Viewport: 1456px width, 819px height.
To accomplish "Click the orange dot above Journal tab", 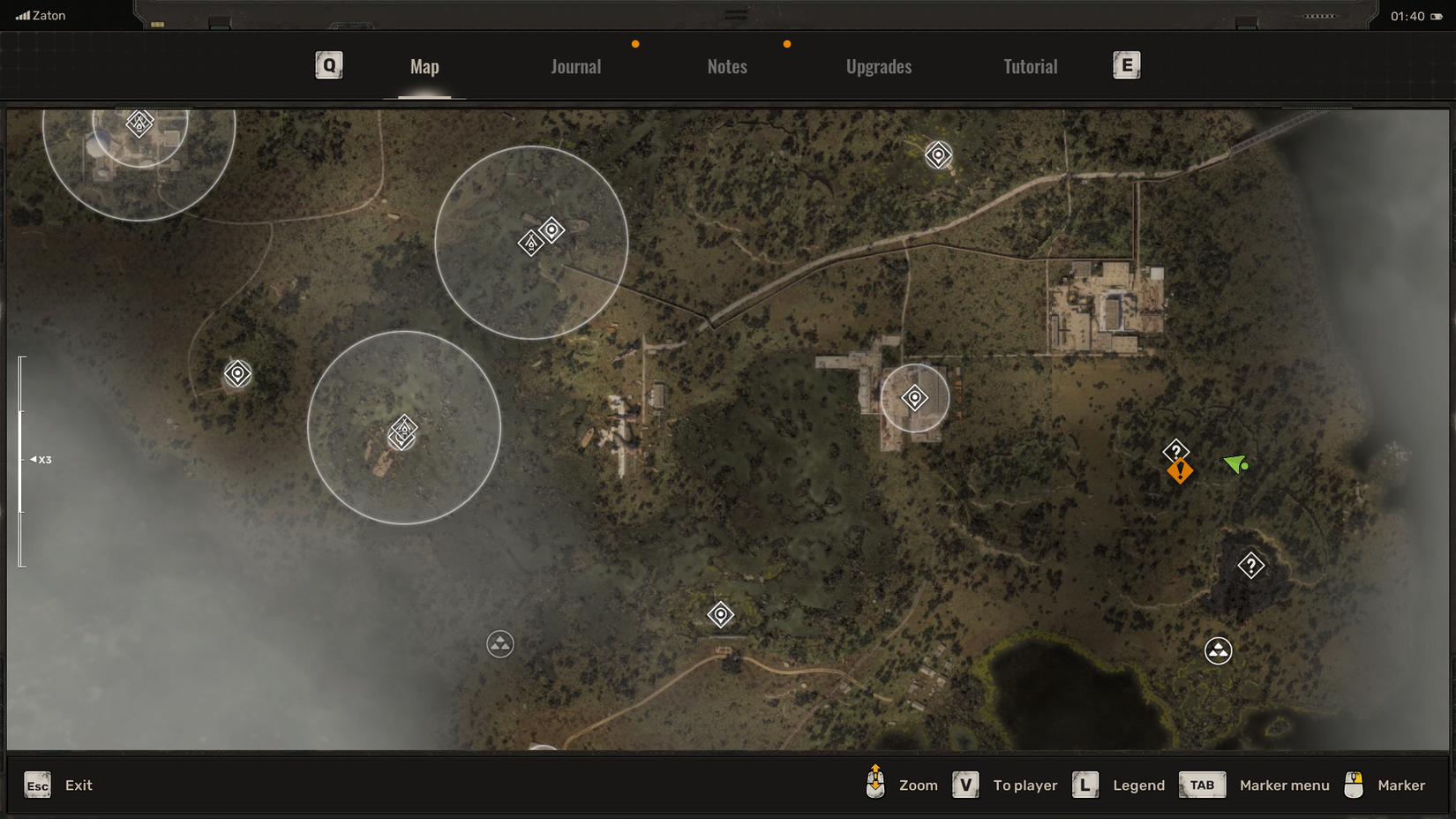I will coord(636,42).
